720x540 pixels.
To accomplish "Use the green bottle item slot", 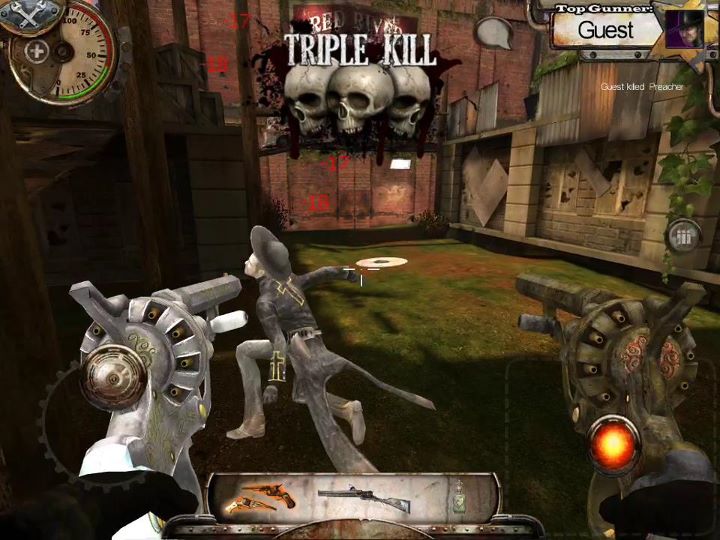I will 458,497.
